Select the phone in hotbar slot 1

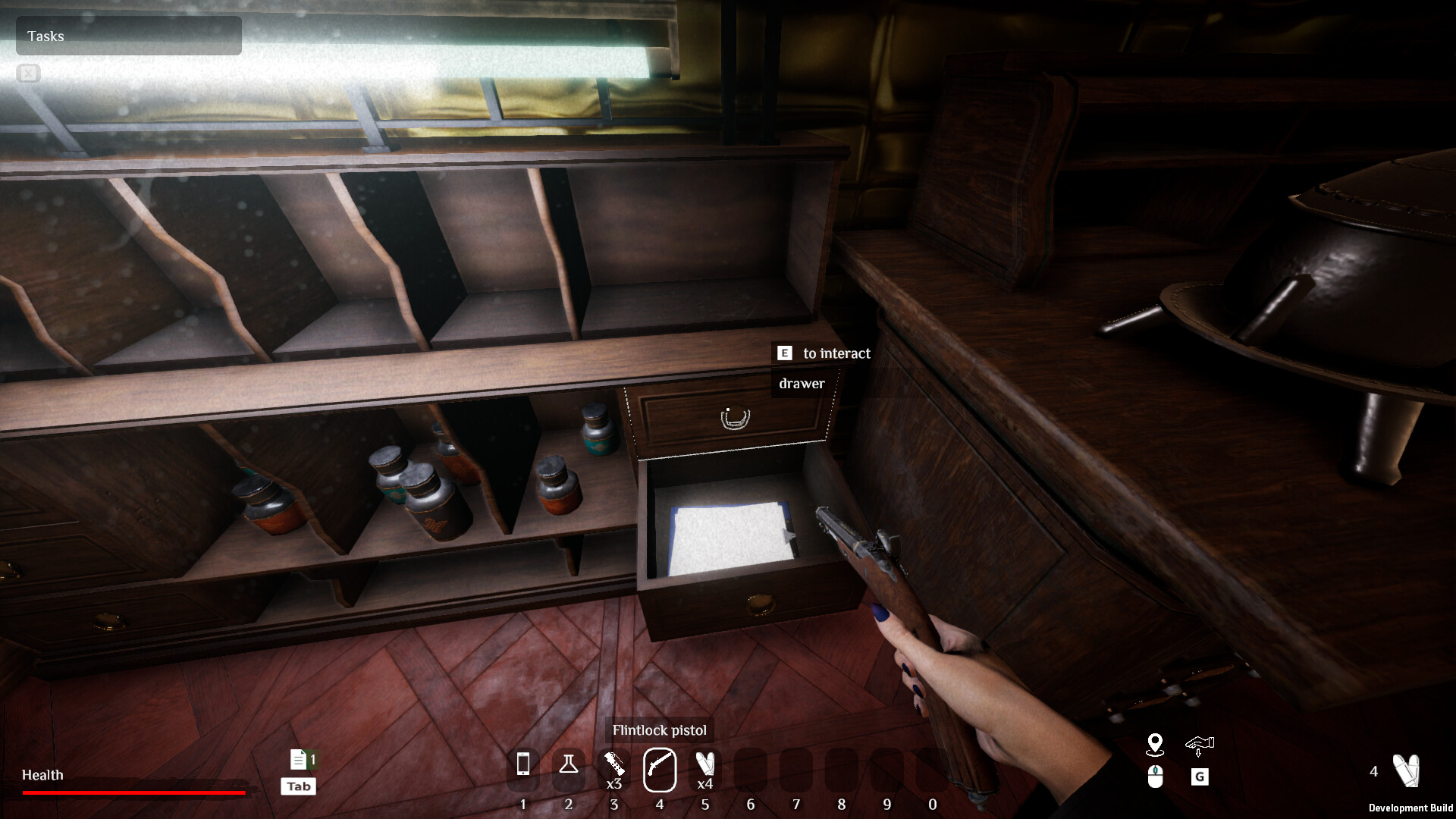click(523, 767)
